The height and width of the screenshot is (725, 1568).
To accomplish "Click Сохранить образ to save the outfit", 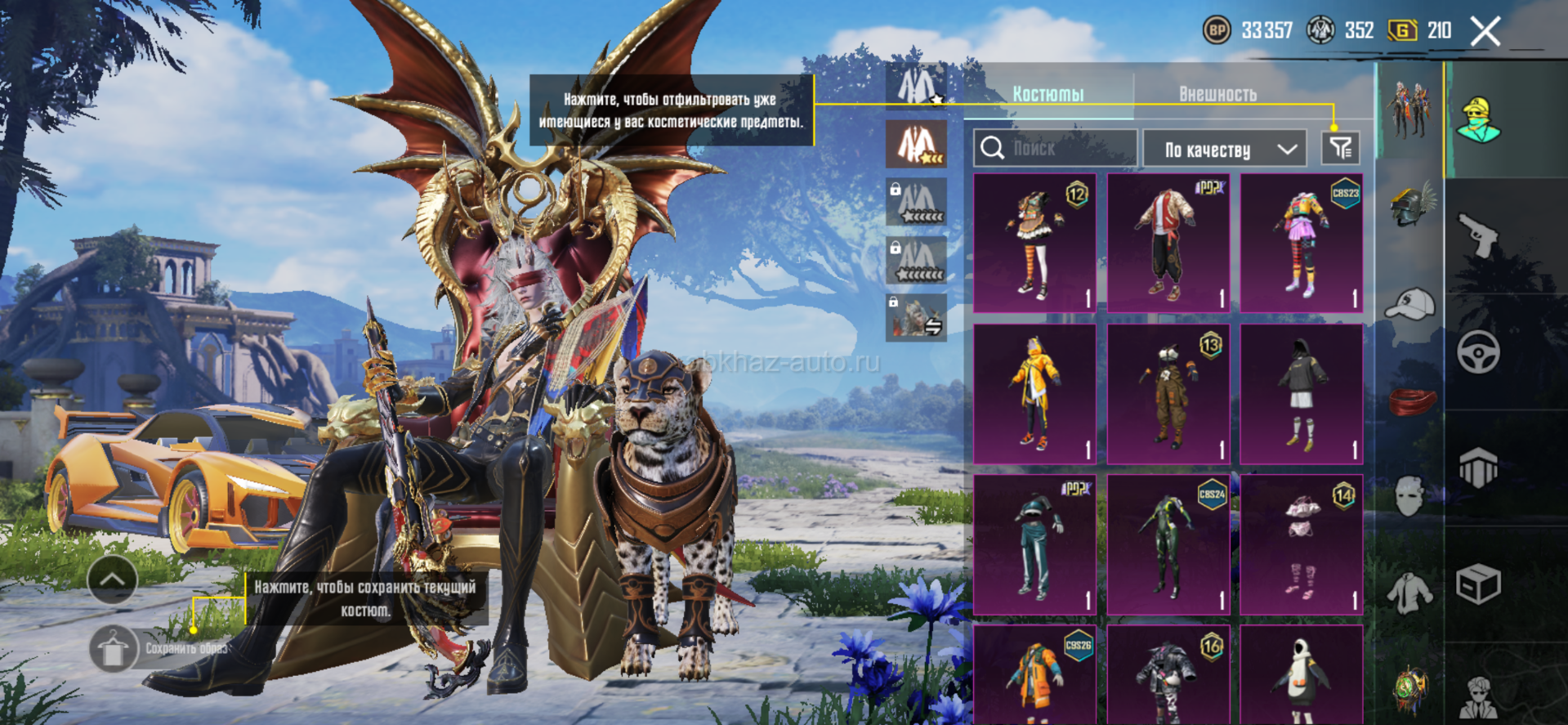I will (113, 649).
